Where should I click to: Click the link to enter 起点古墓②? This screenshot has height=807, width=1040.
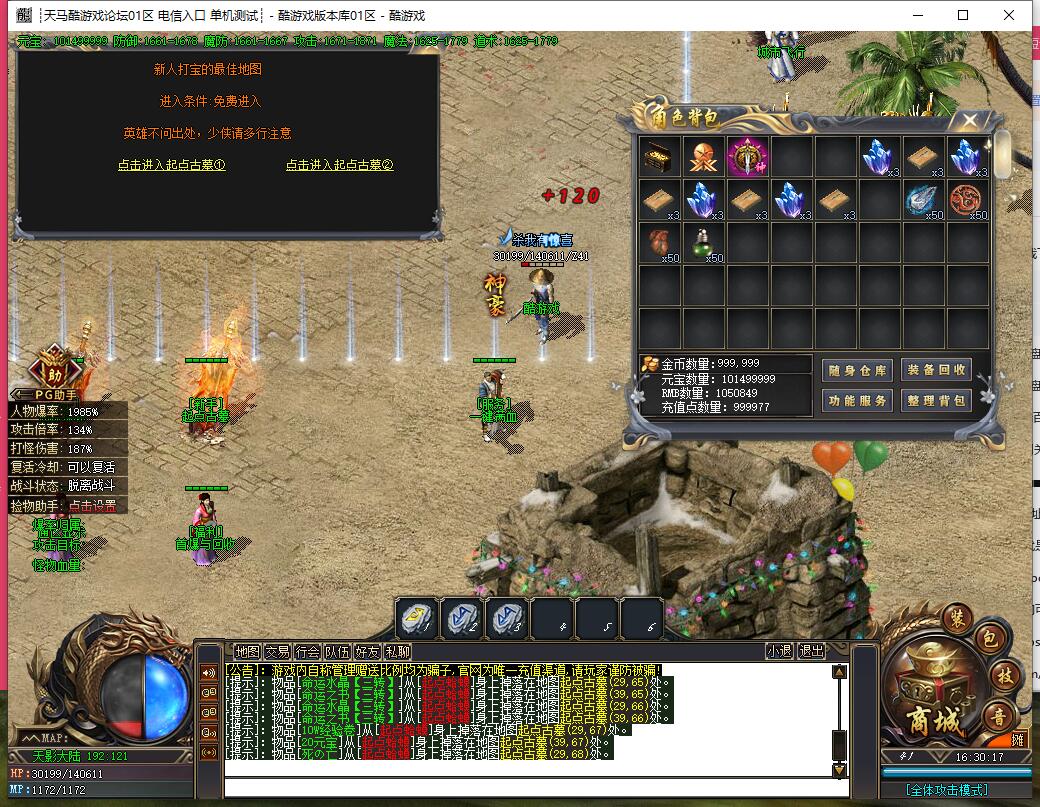pyautogui.click(x=339, y=165)
